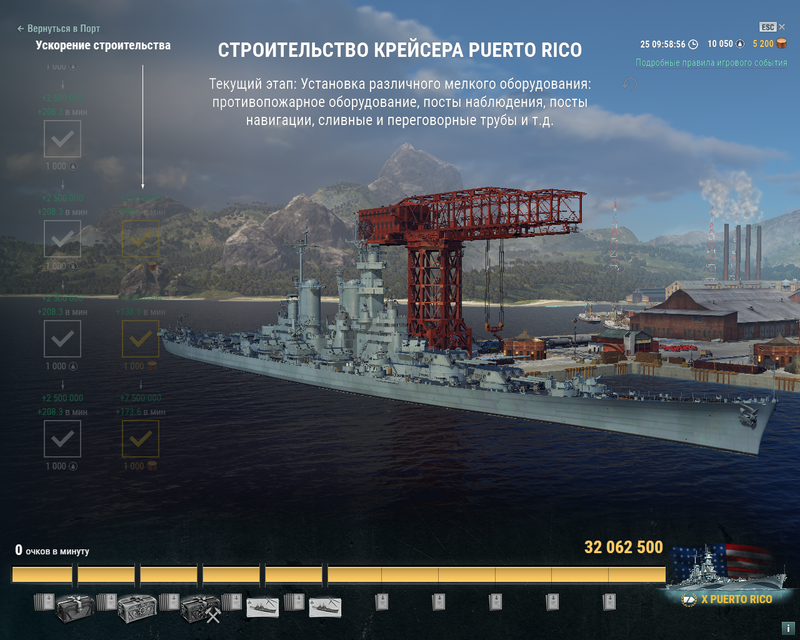Return to Port via the back link
The height and width of the screenshot is (640, 800).
click(x=58, y=29)
